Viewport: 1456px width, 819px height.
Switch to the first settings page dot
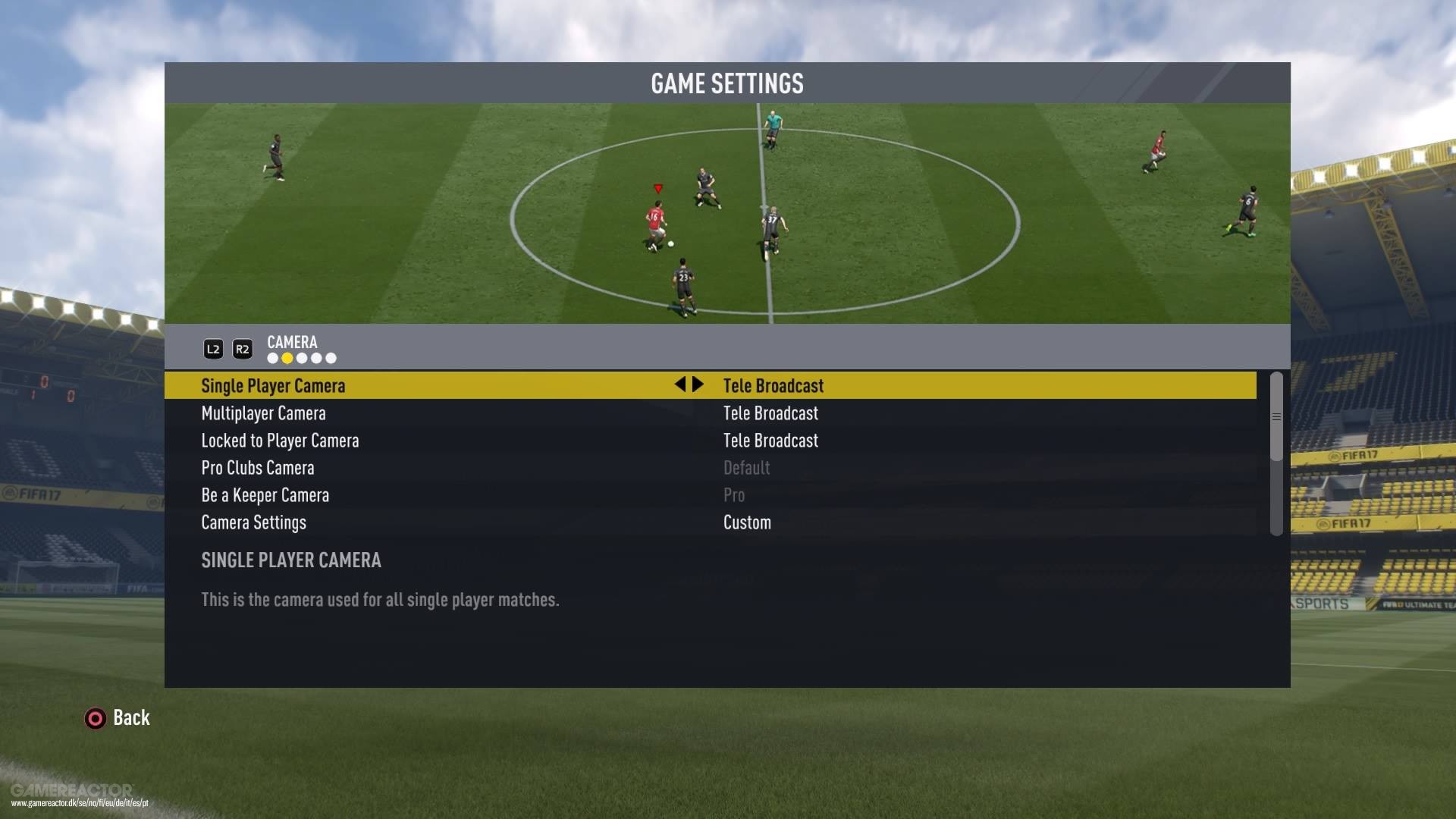coord(273,358)
